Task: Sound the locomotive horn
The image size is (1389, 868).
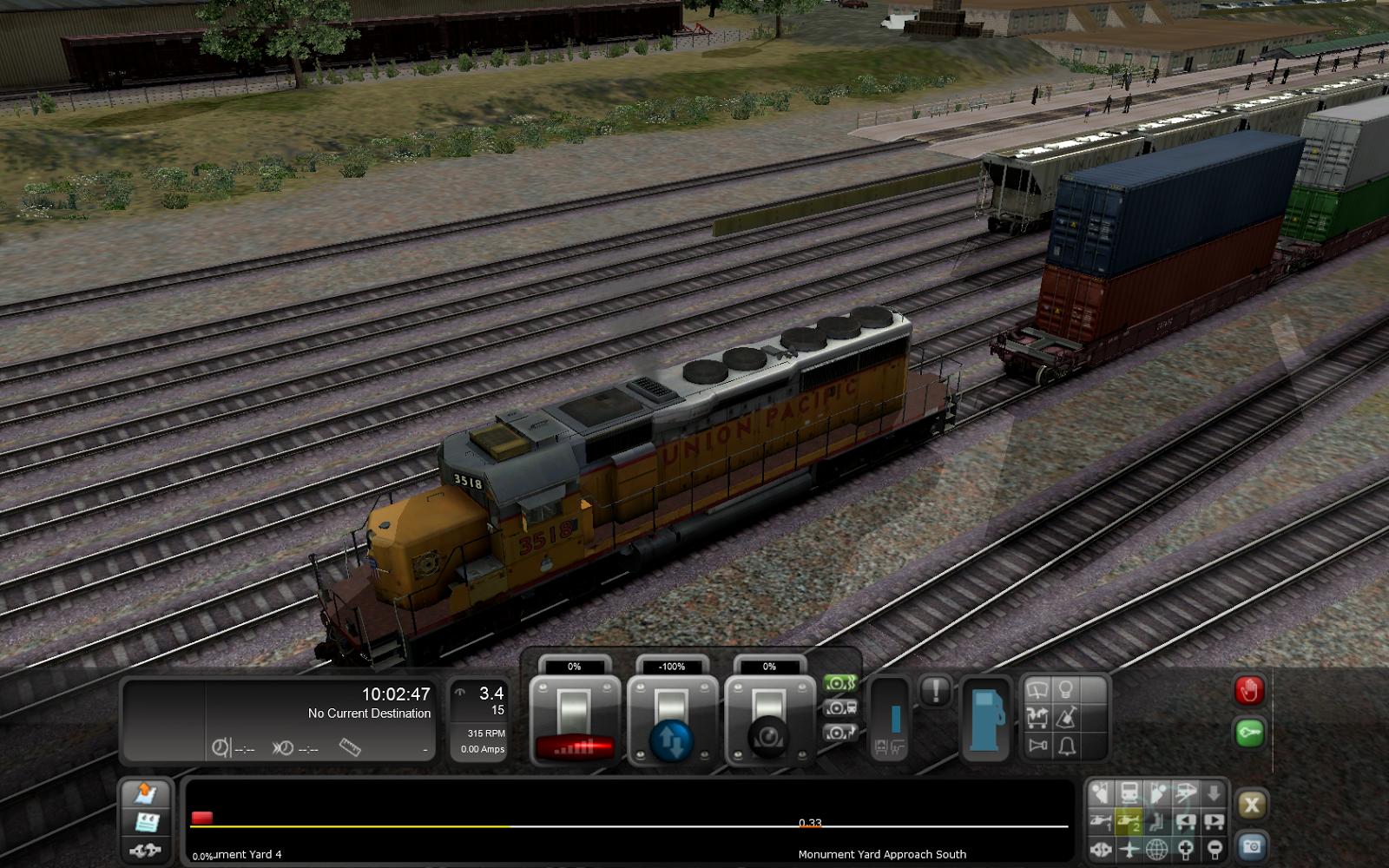Action: click(x=1037, y=747)
